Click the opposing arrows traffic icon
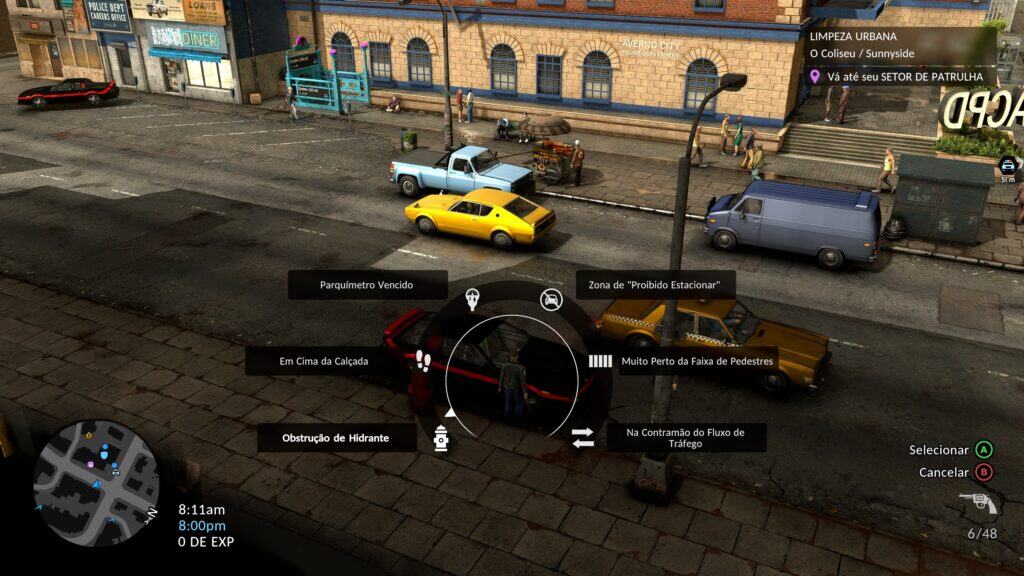 (583, 438)
